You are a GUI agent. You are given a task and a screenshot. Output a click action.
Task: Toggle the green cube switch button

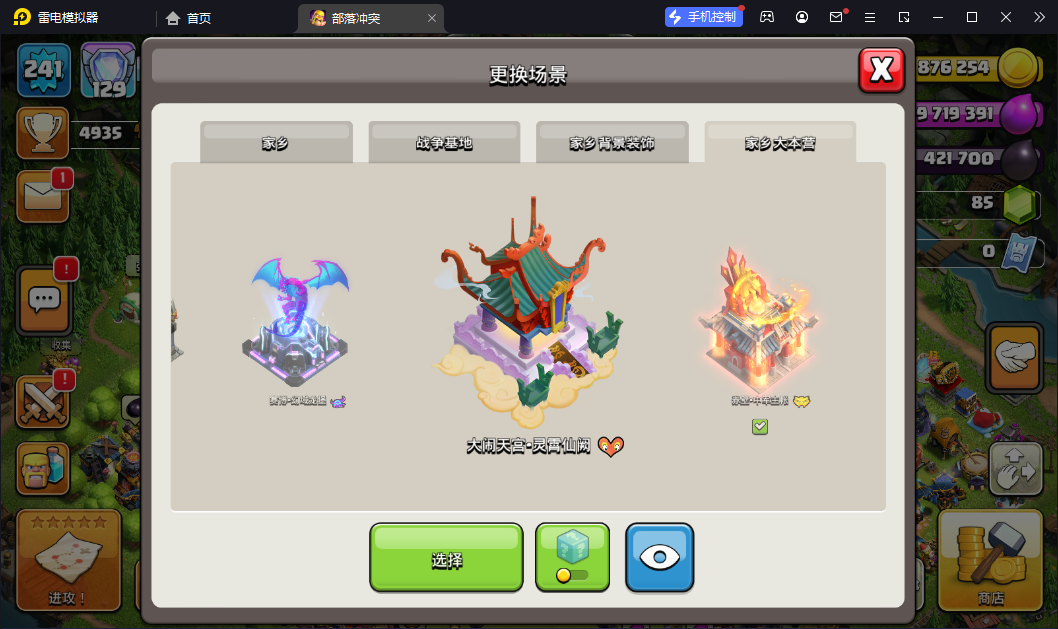[x=572, y=558]
